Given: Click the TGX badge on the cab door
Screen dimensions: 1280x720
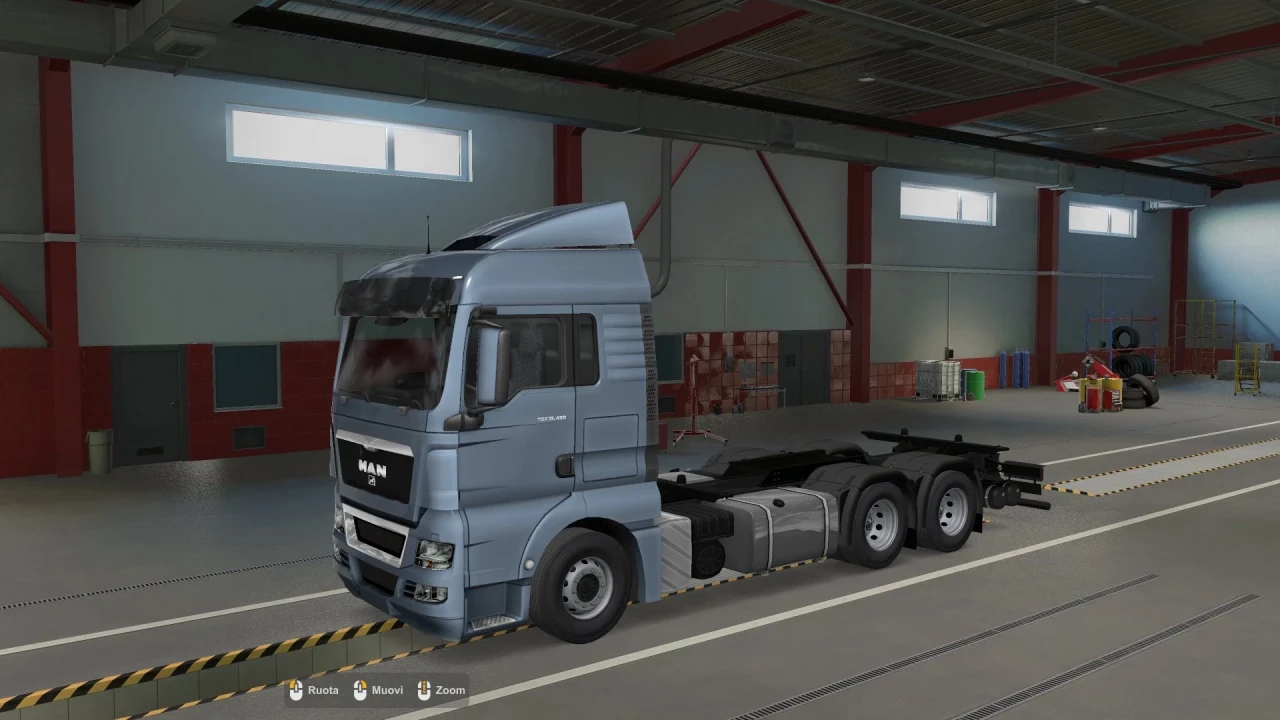Looking at the screenshot, I should 553,418.
